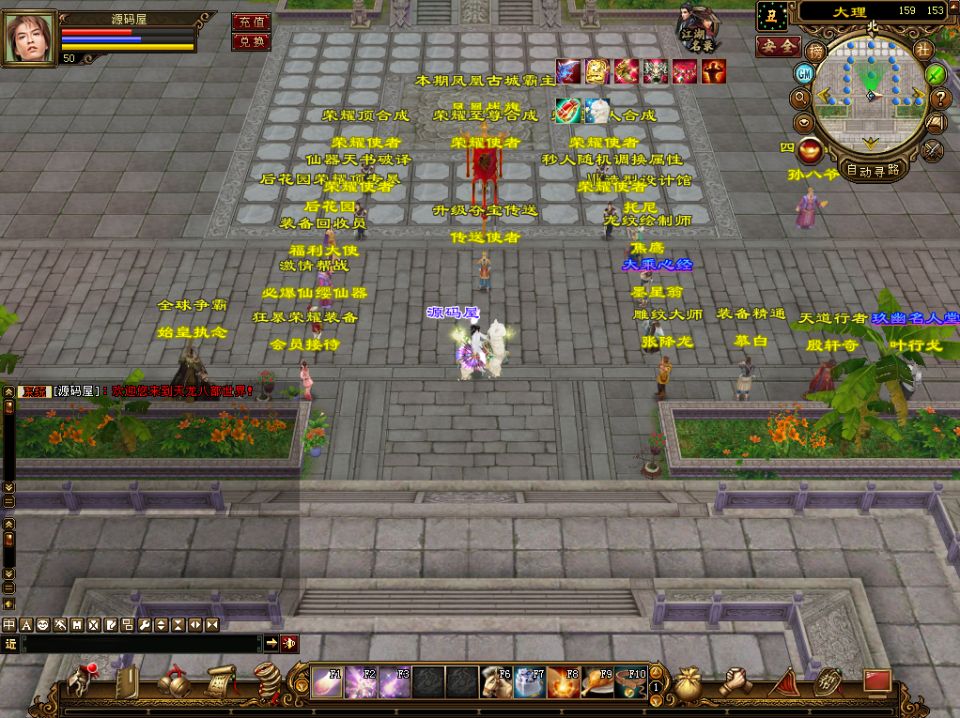Screen dimensions: 960x718
Task: Click the red gold-ingot icon near minimap
Action: point(809,150)
